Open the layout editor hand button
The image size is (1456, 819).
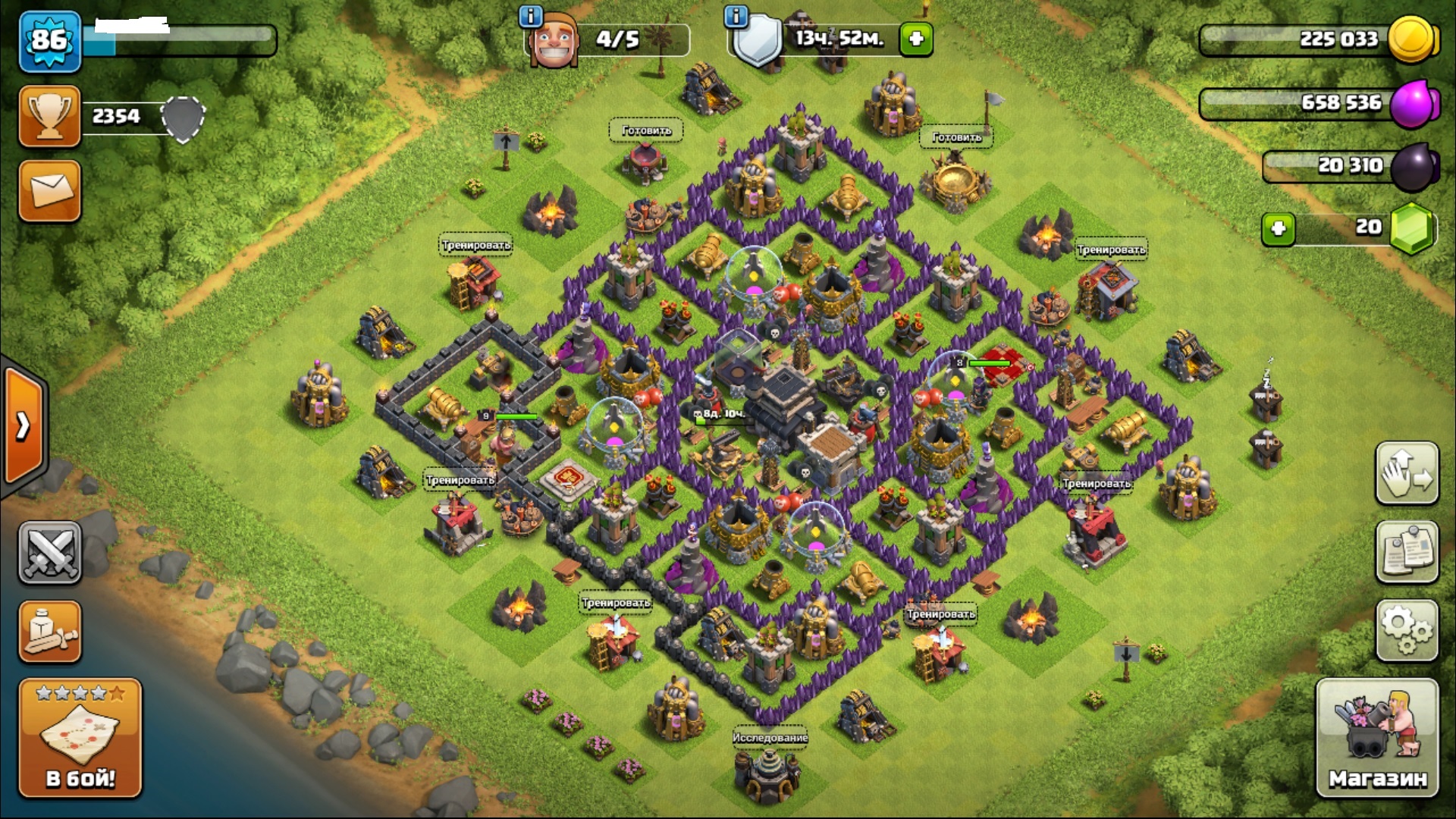(1407, 474)
